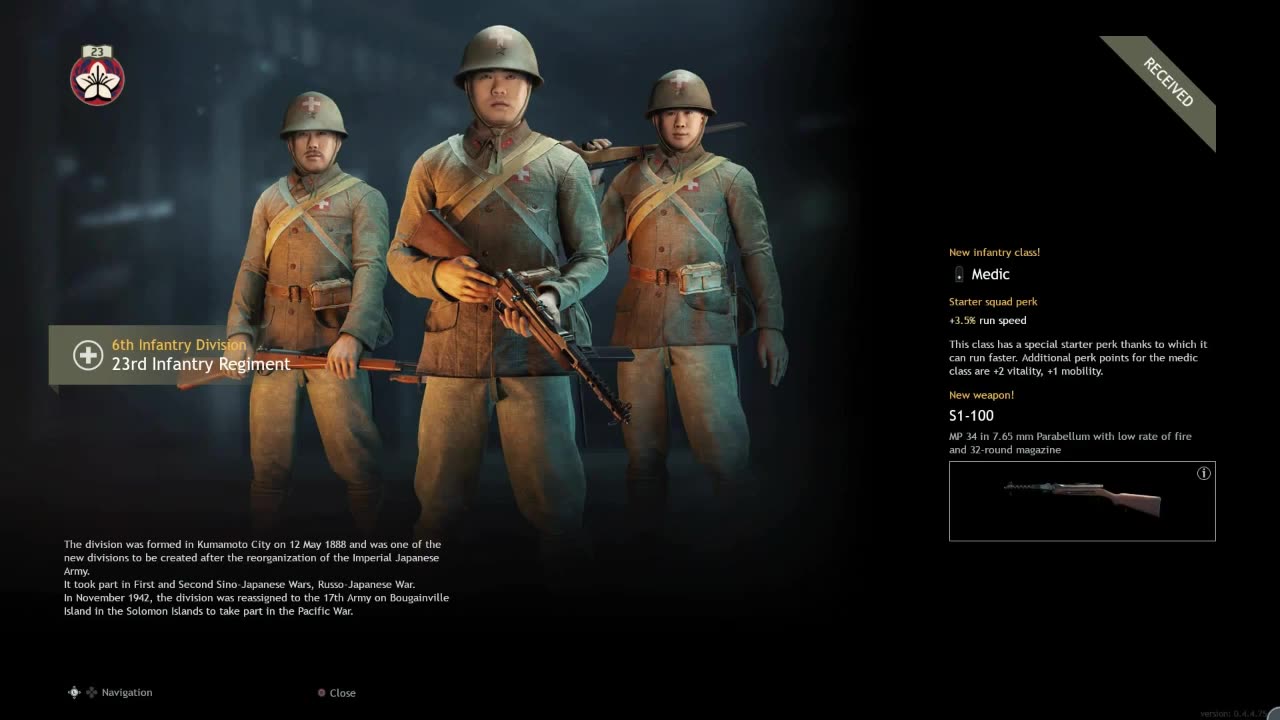The height and width of the screenshot is (720, 1280).
Task: Select the 23rd Infantry Regiment title
Action: (x=199, y=364)
